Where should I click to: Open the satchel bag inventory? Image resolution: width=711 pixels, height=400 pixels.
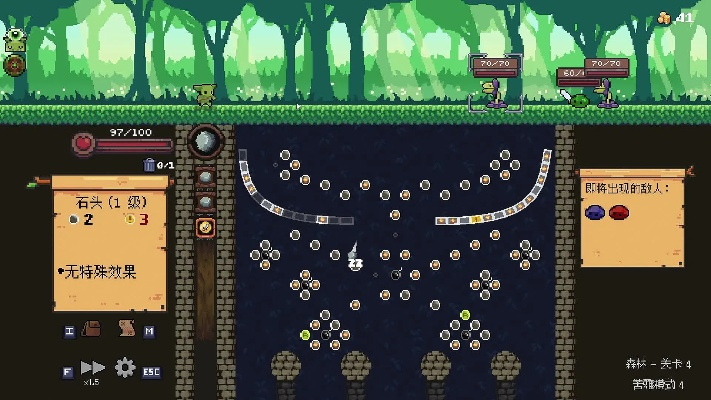click(x=92, y=329)
